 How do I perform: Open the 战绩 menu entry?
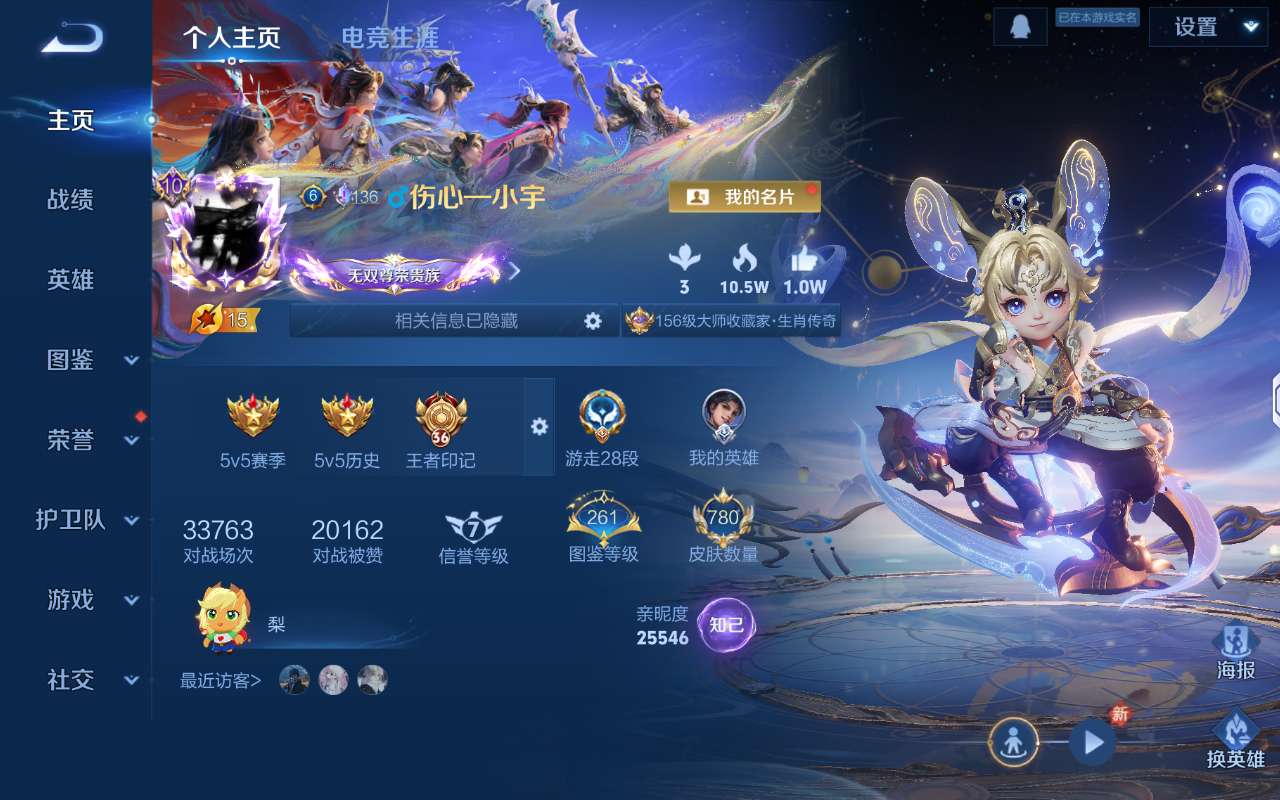[x=70, y=200]
